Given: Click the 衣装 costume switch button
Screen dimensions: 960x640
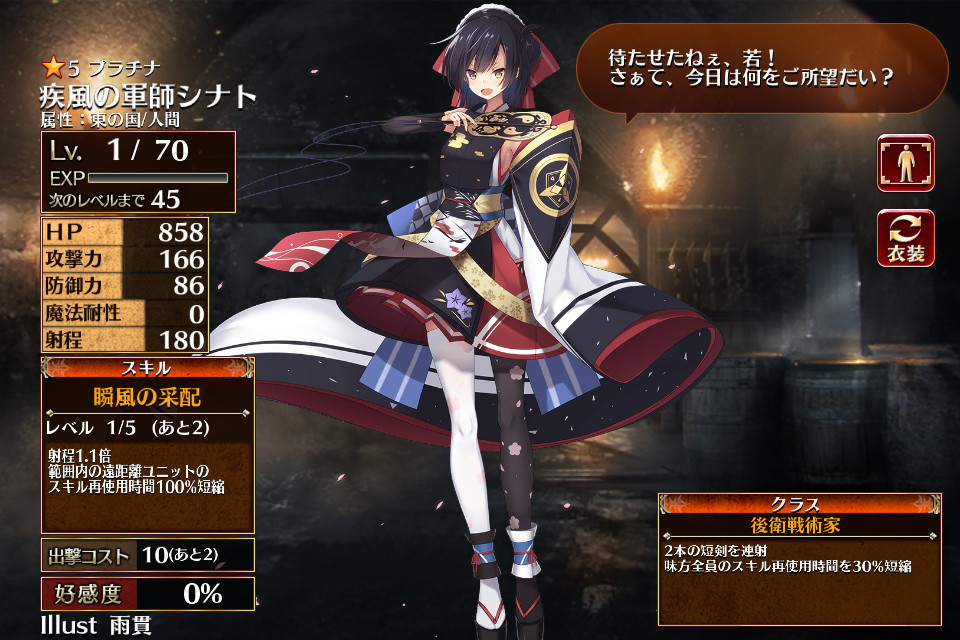Looking at the screenshot, I should point(906,238).
